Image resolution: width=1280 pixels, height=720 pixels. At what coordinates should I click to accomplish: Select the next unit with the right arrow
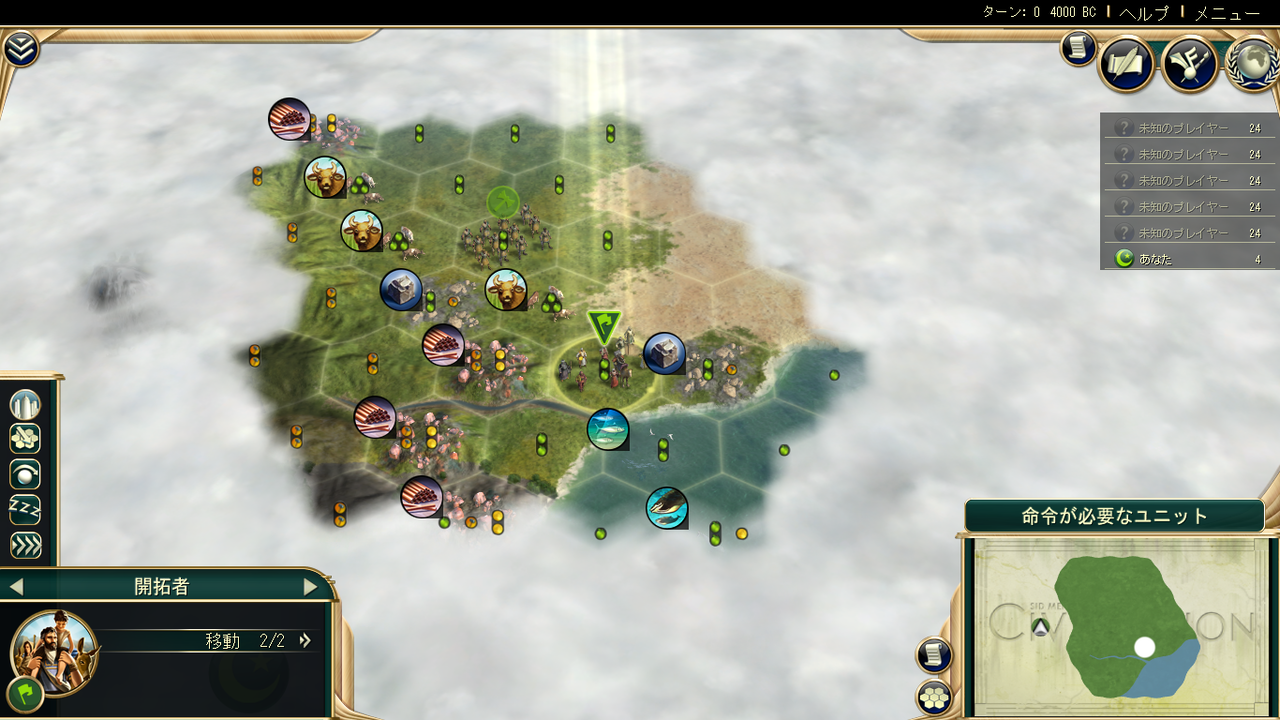311,586
